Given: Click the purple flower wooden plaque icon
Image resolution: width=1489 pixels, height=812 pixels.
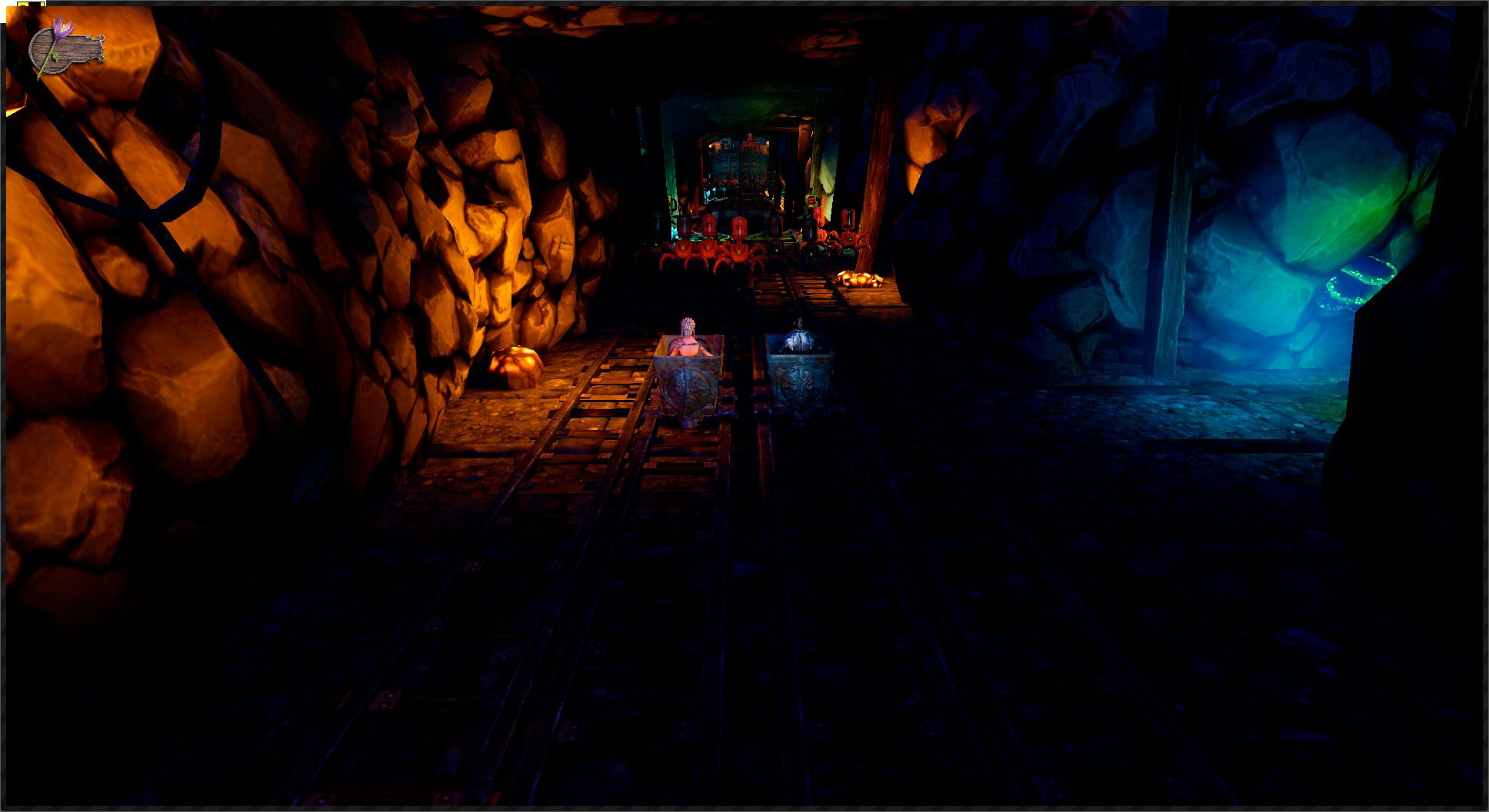Looking at the screenshot, I should tap(65, 48).
